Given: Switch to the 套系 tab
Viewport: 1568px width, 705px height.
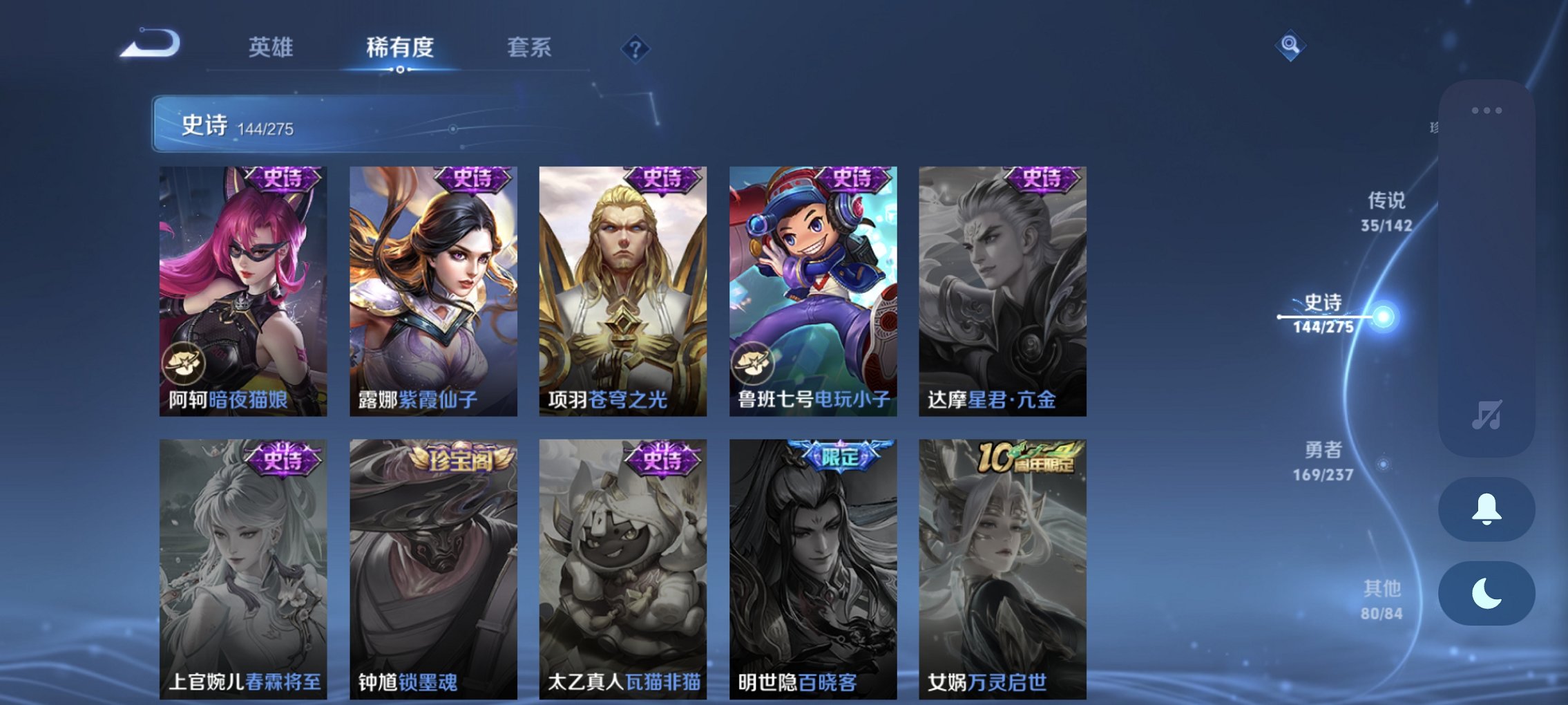Looking at the screenshot, I should [528, 48].
